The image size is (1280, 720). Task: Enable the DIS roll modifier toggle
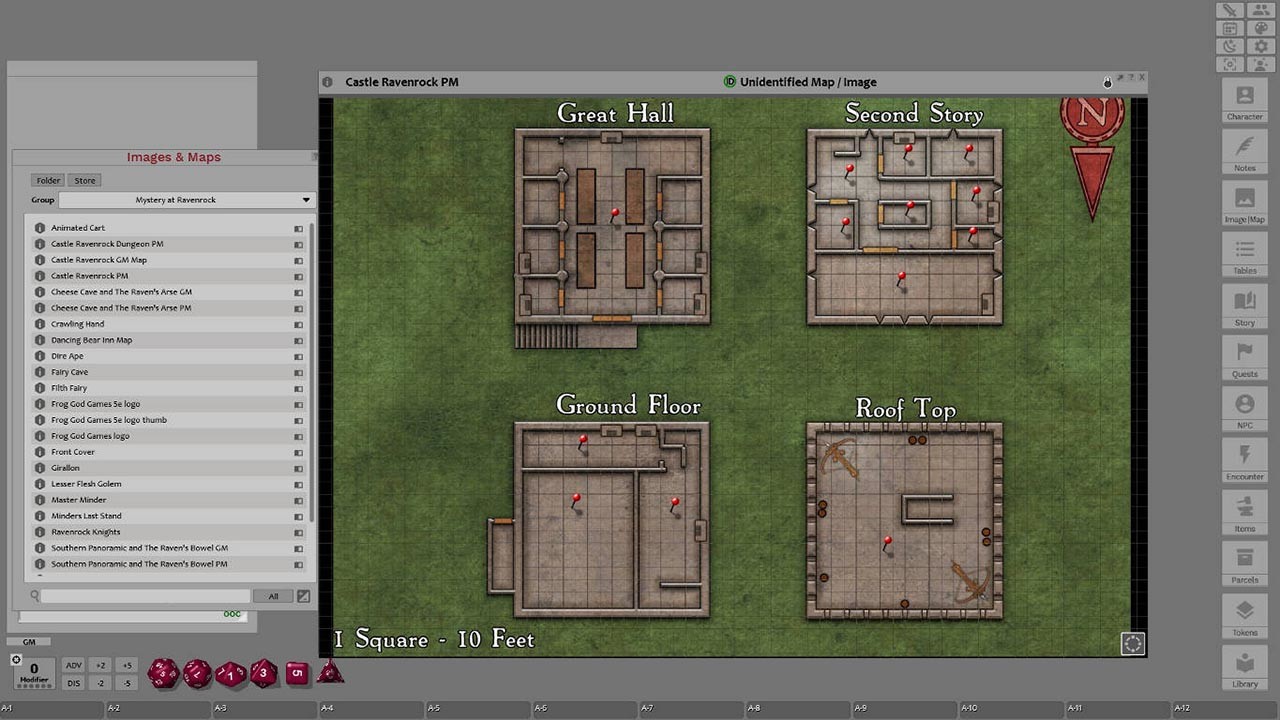point(73,682)
